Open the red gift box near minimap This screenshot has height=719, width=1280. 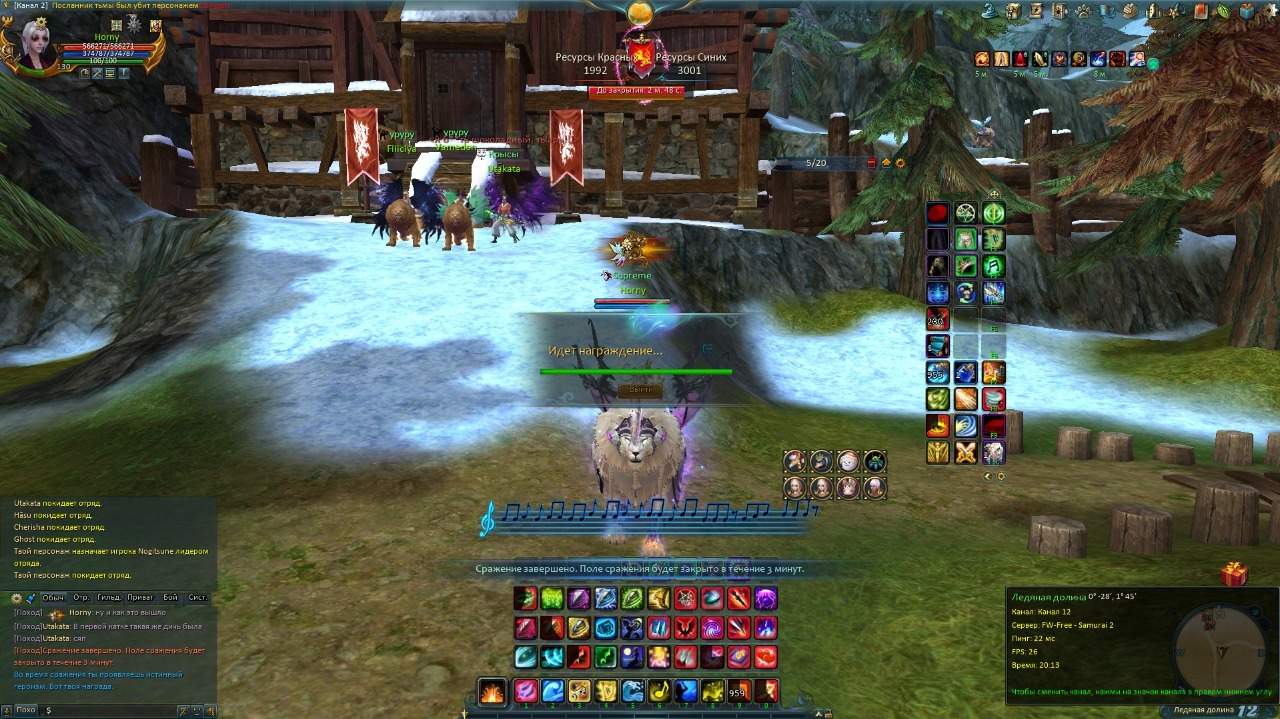pos(1234,574)
